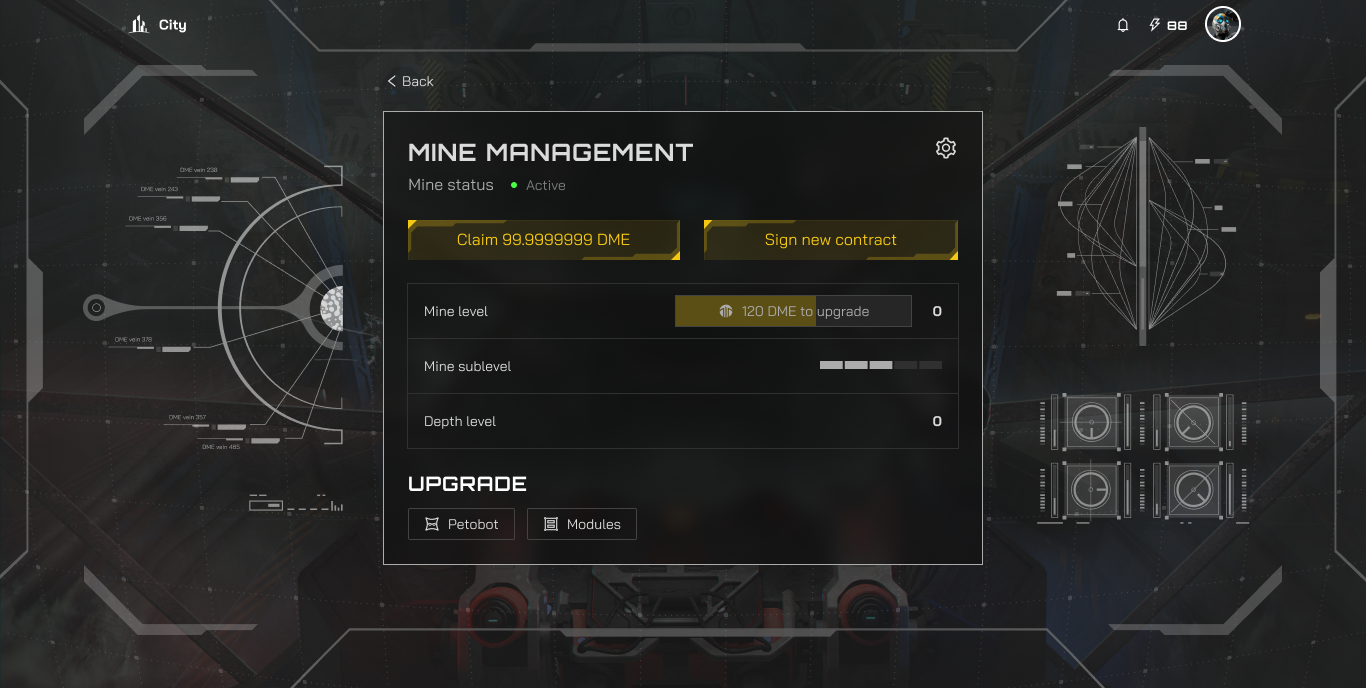Open the City menu logo
The width and height of the screenshot is (1366, 688).
point(158,24)
